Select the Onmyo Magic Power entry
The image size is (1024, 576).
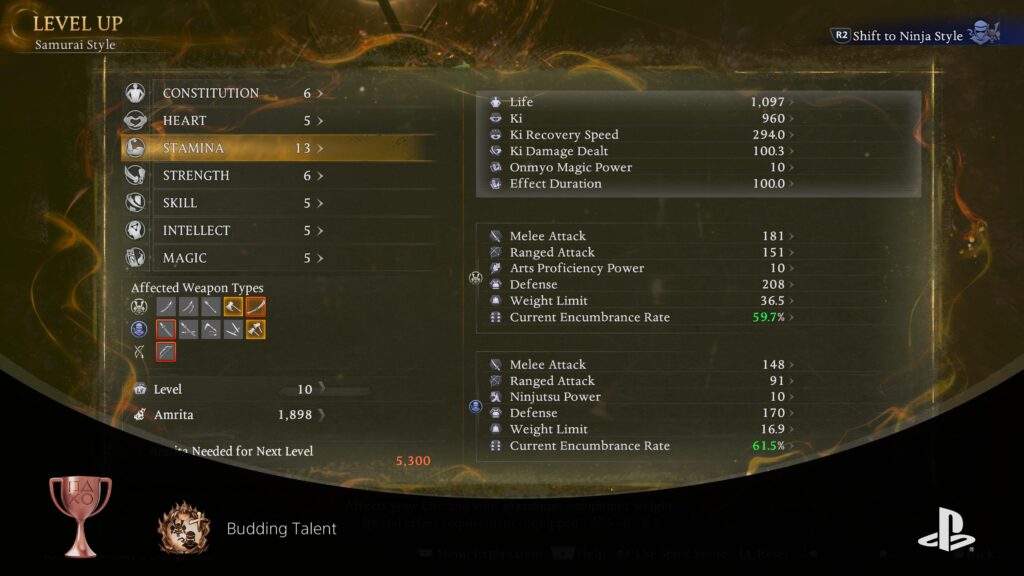pos(640,167)
